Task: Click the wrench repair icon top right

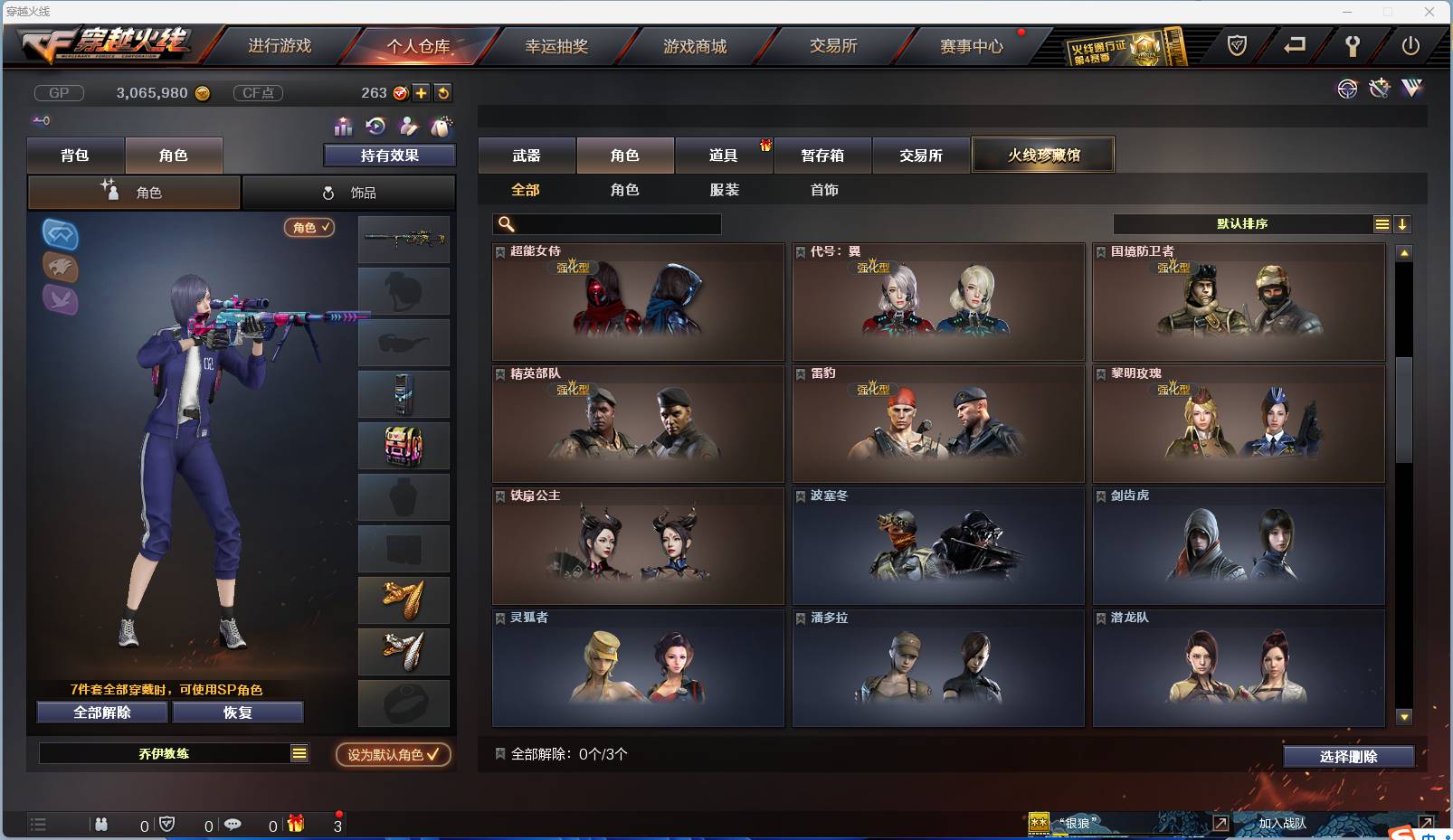Action: (x=1378, y=89)
